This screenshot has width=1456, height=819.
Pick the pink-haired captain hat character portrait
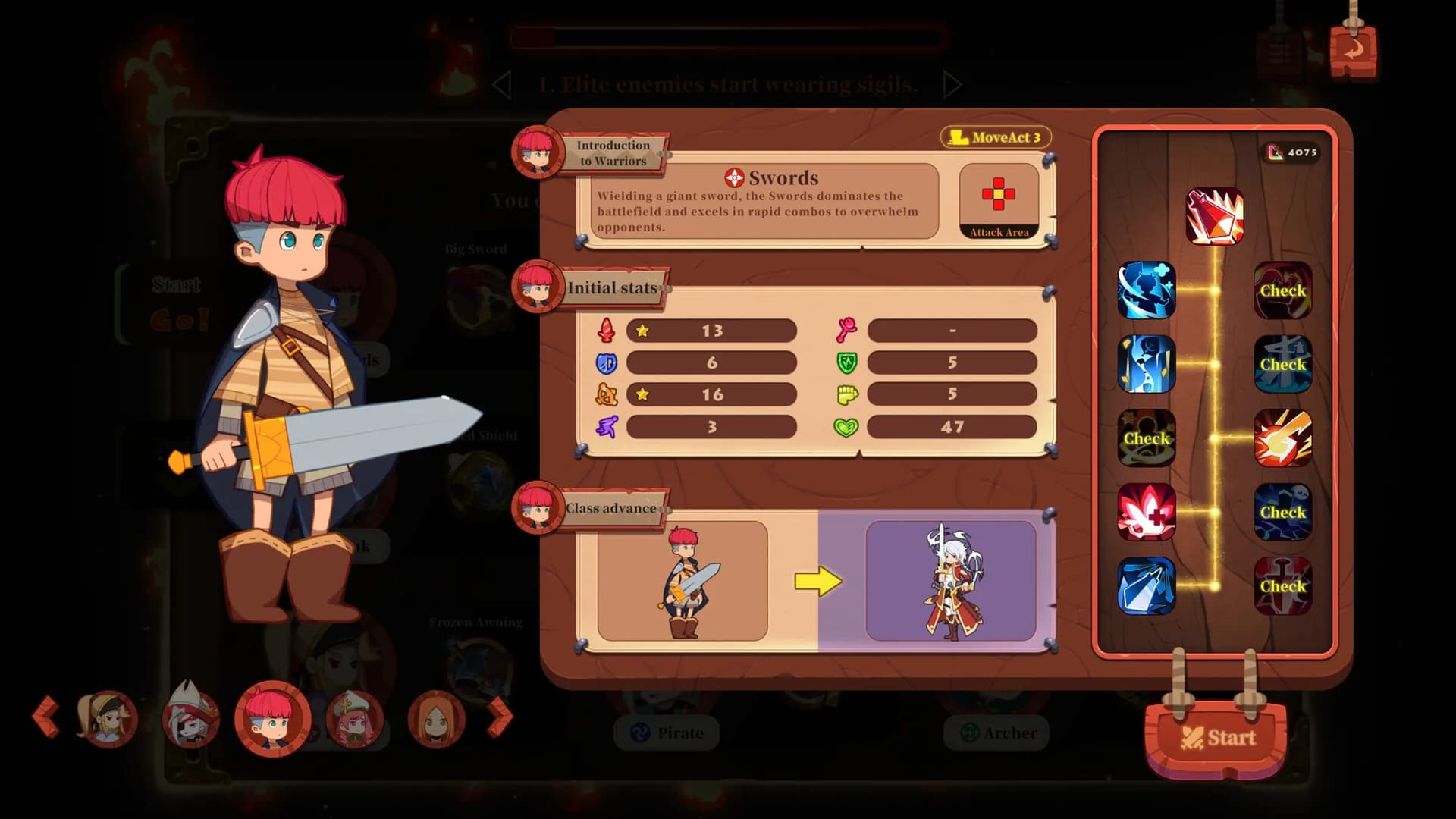(x=354, y=718)
